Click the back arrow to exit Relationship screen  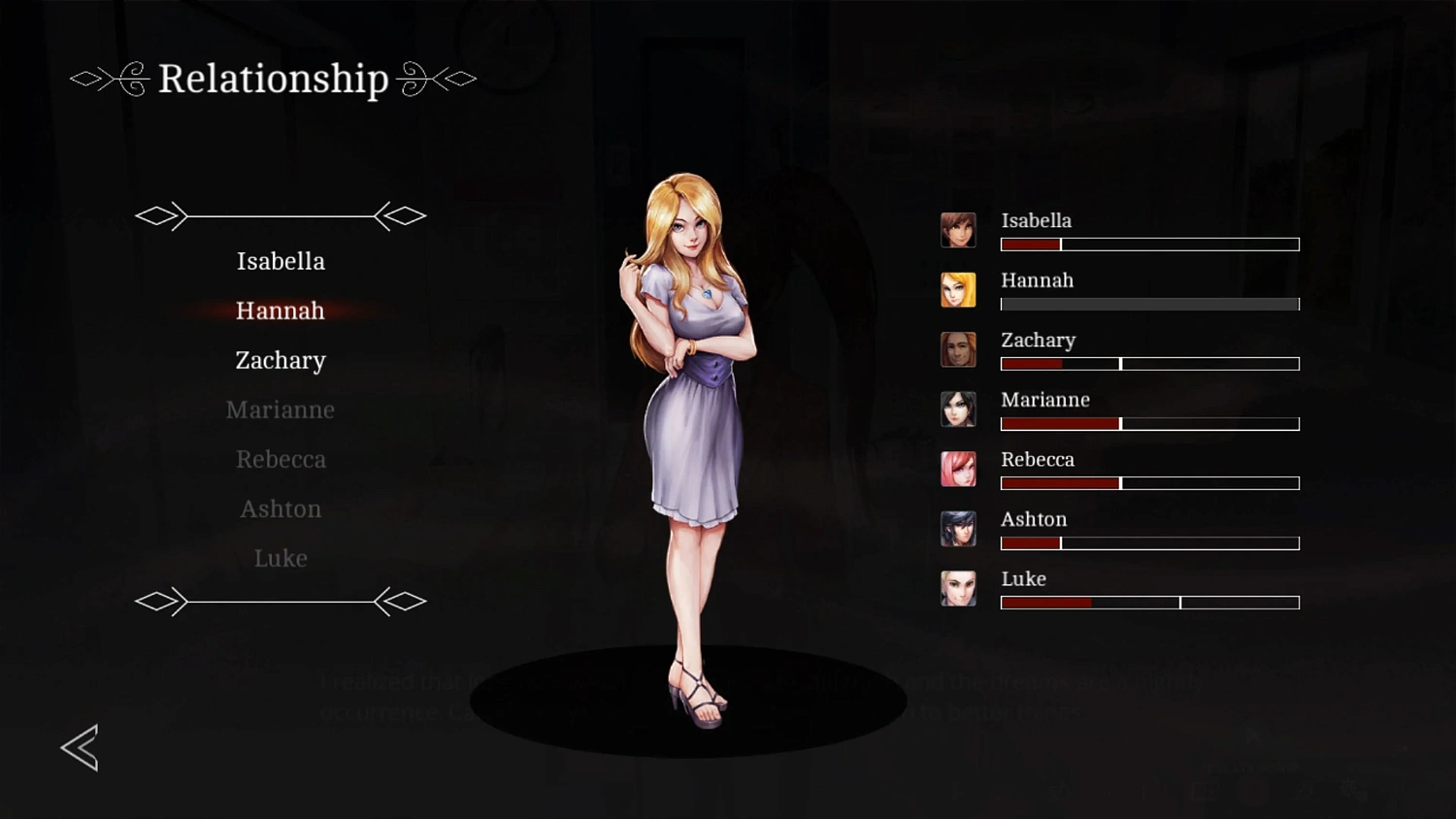coord(80,748)
